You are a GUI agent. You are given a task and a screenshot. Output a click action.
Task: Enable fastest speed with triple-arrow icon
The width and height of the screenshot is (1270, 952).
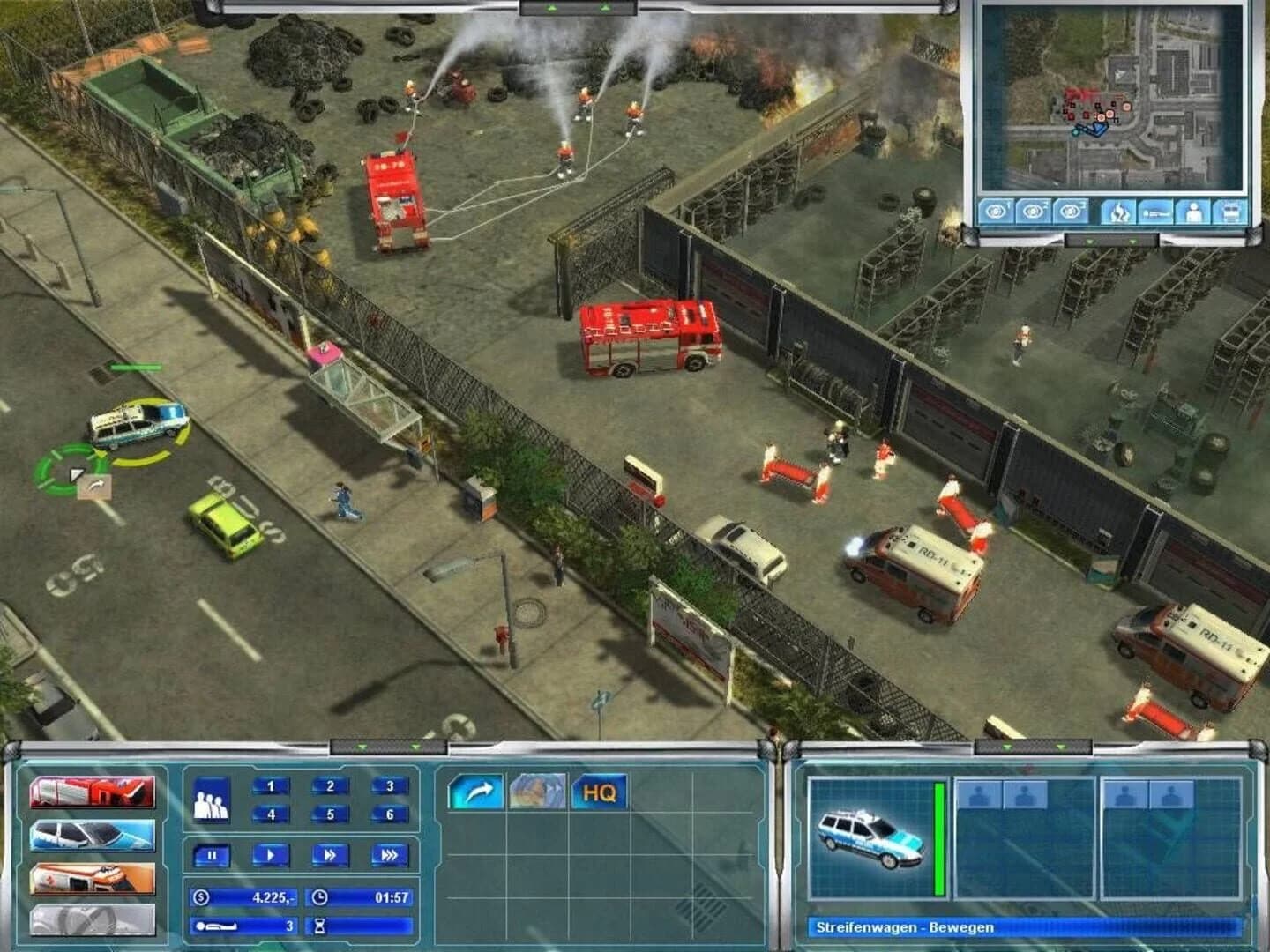tap(390, 854)
